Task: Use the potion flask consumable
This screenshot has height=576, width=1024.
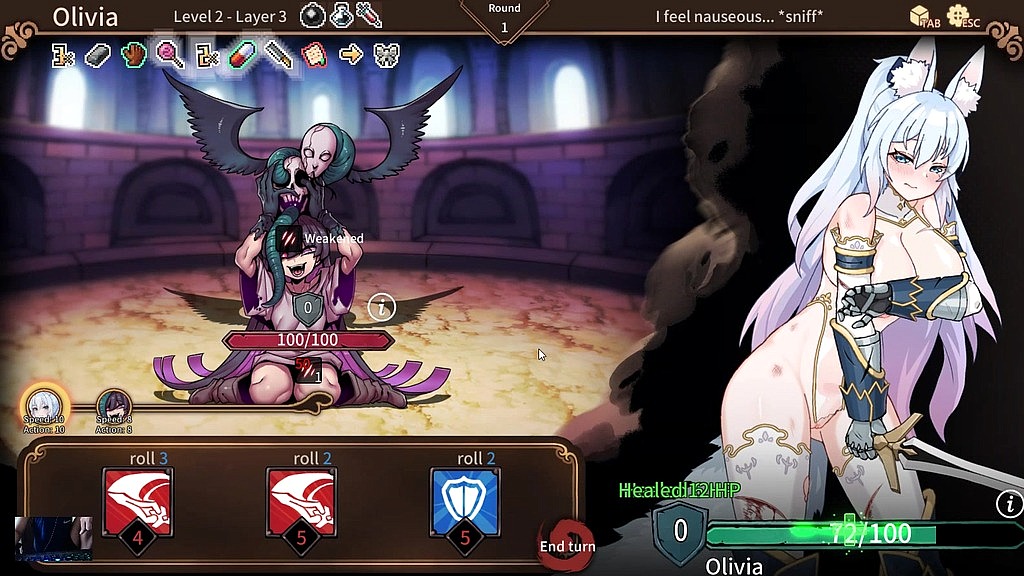Action: click(342, 16)
